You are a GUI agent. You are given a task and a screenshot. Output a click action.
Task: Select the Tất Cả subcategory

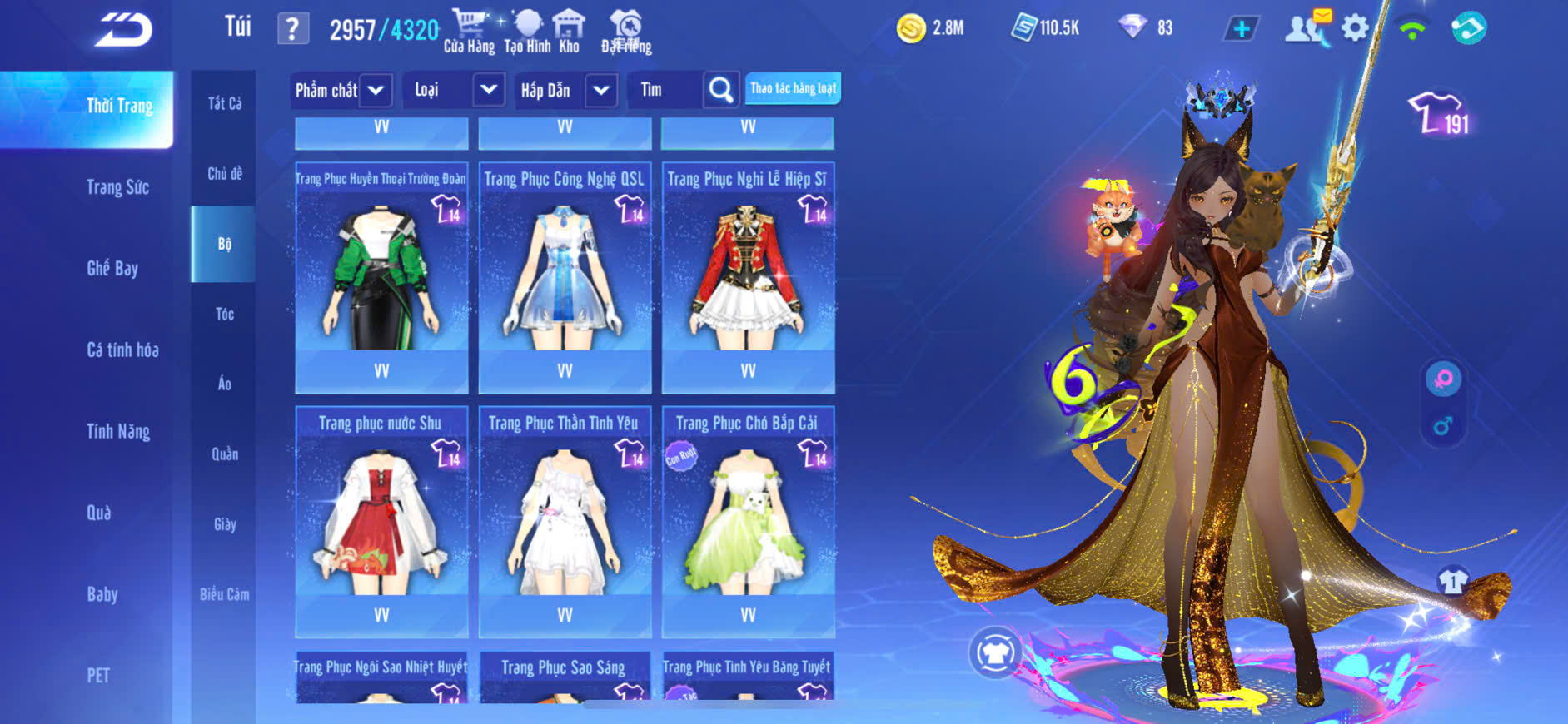coord(224,103)
